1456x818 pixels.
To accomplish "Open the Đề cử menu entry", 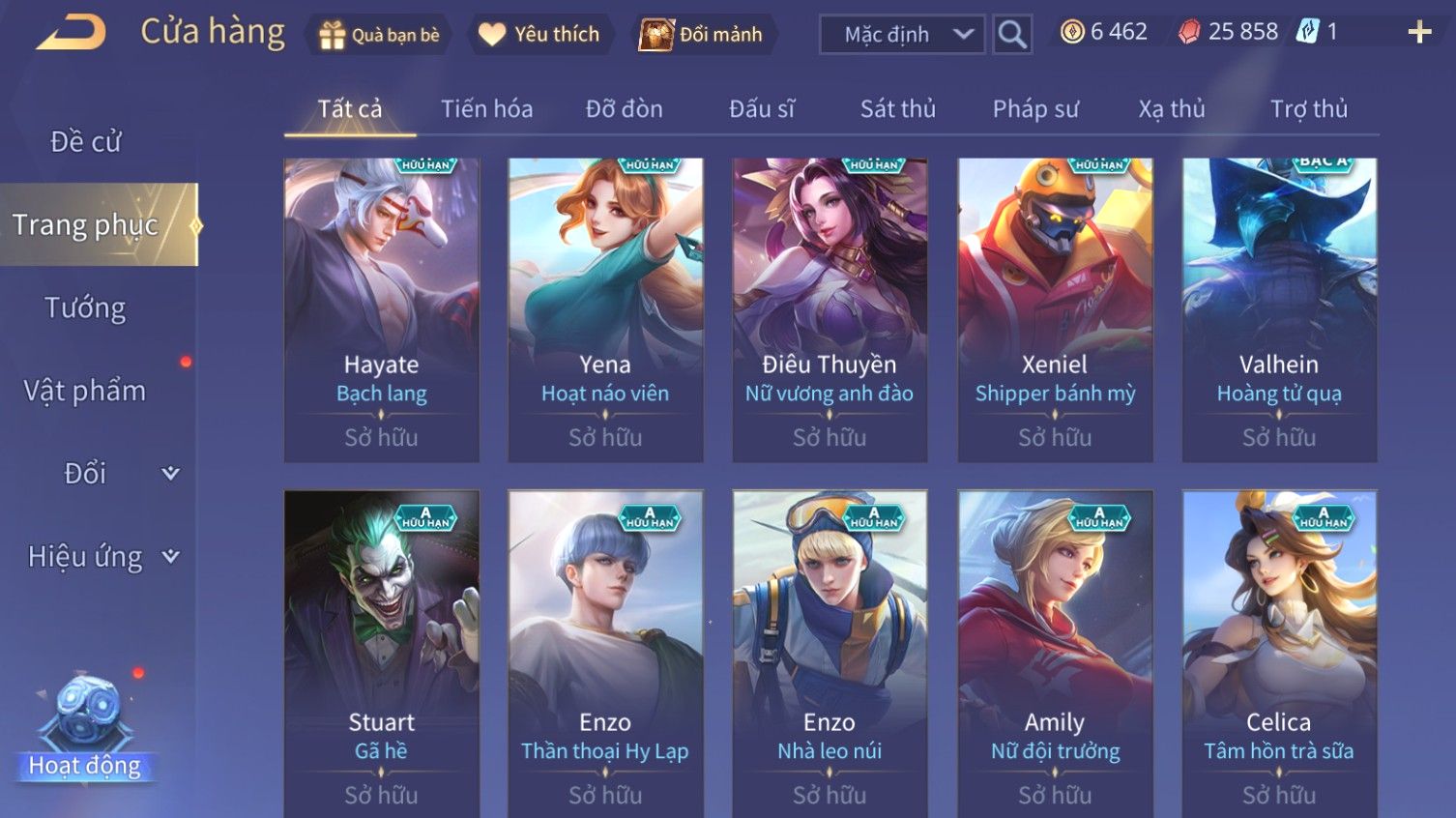I will pyautogui.click(x=85, y=142).
